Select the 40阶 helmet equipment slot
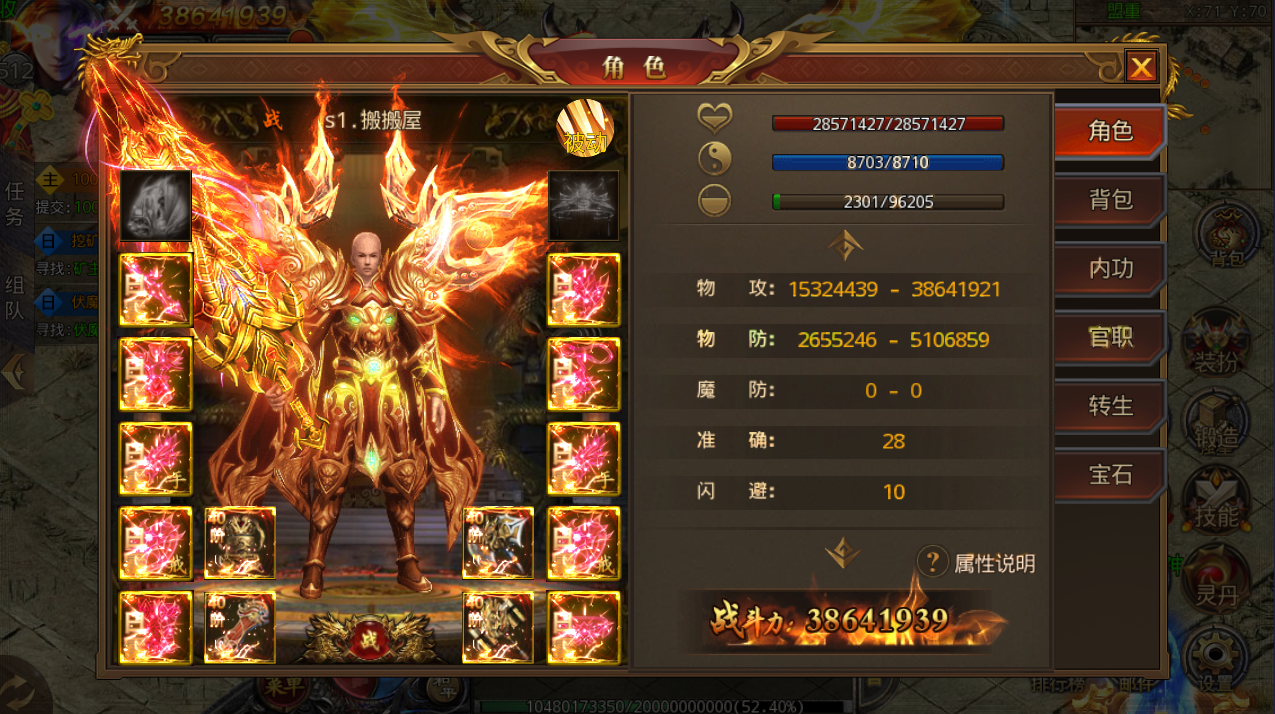Screen dimensions: 1275x714 tap(240, 542)
